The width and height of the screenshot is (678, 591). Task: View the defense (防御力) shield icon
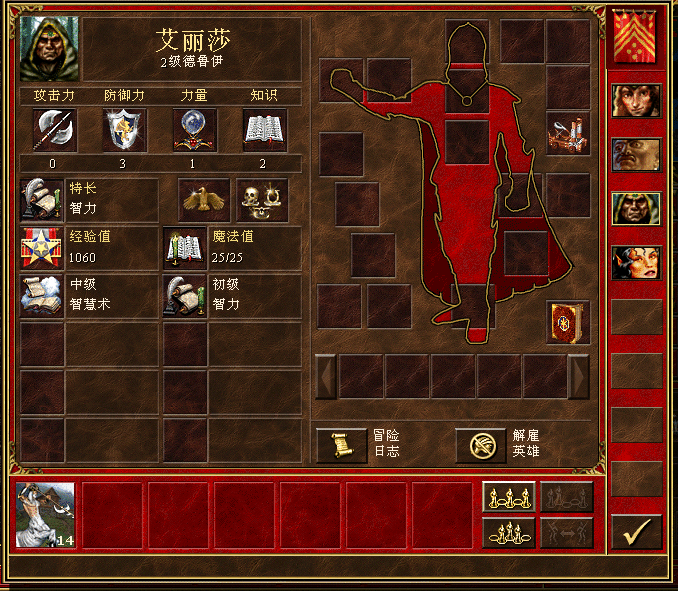124,130
